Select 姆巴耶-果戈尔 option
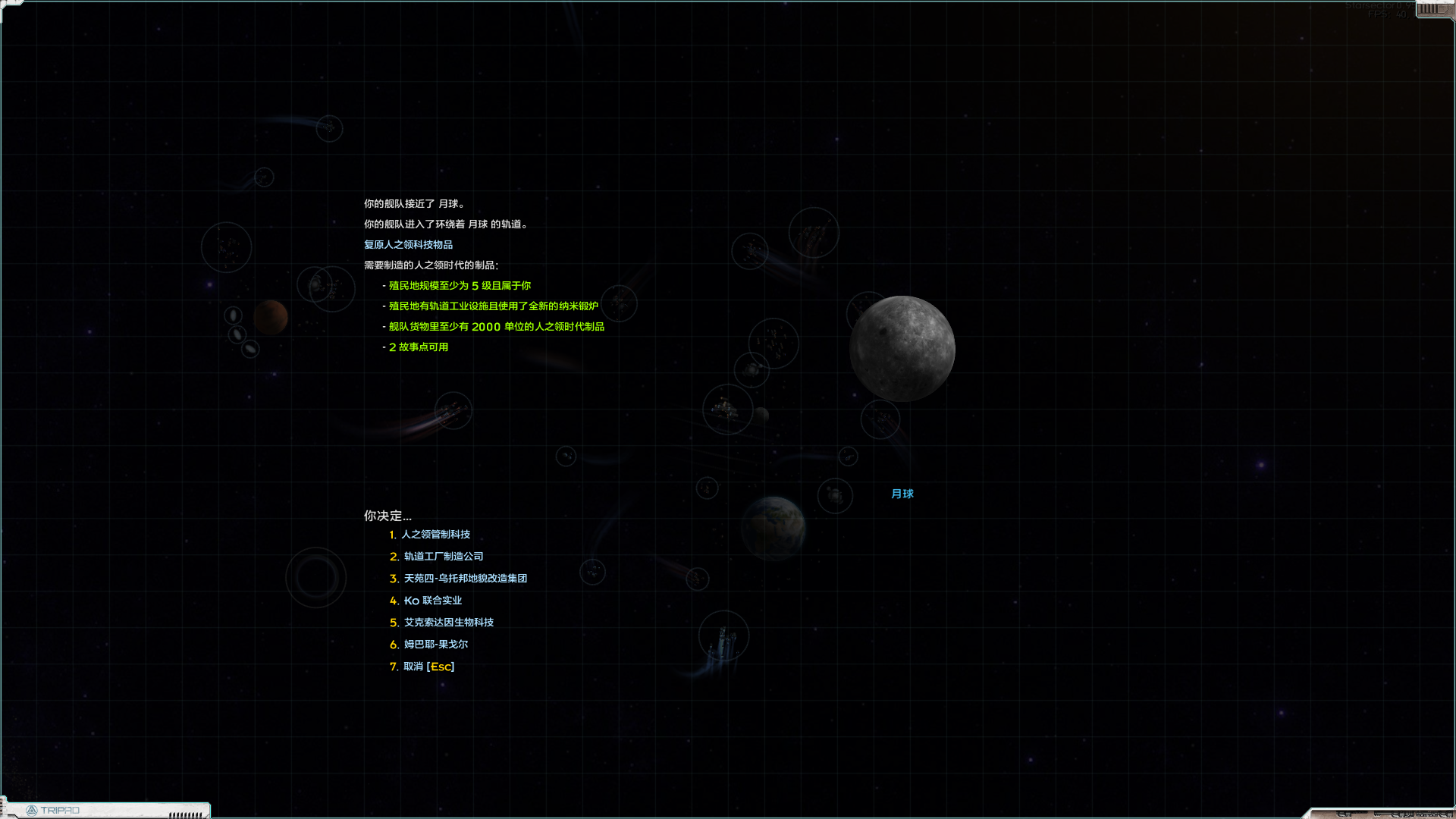 [435, 644]
